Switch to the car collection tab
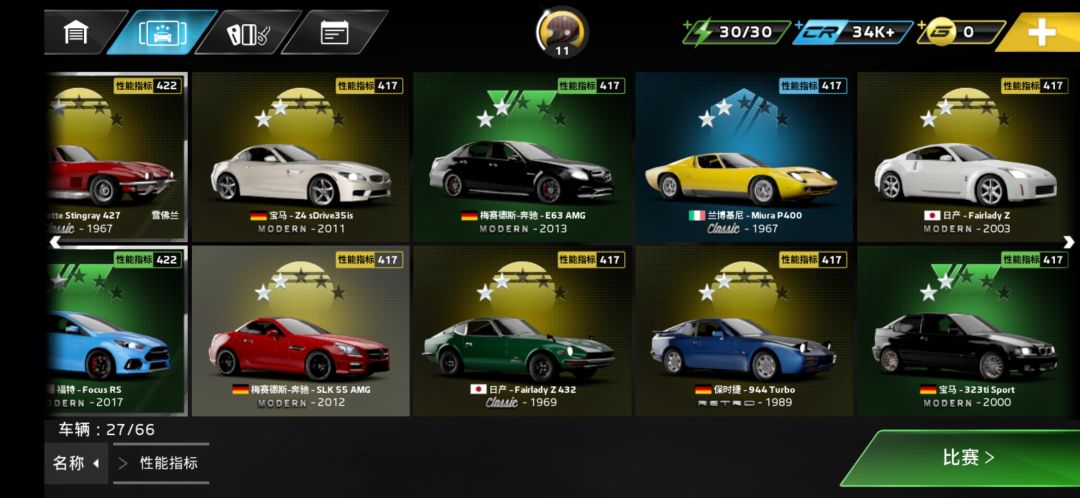The height and width of the screenshot is (498, 1080). pos(160,32)
